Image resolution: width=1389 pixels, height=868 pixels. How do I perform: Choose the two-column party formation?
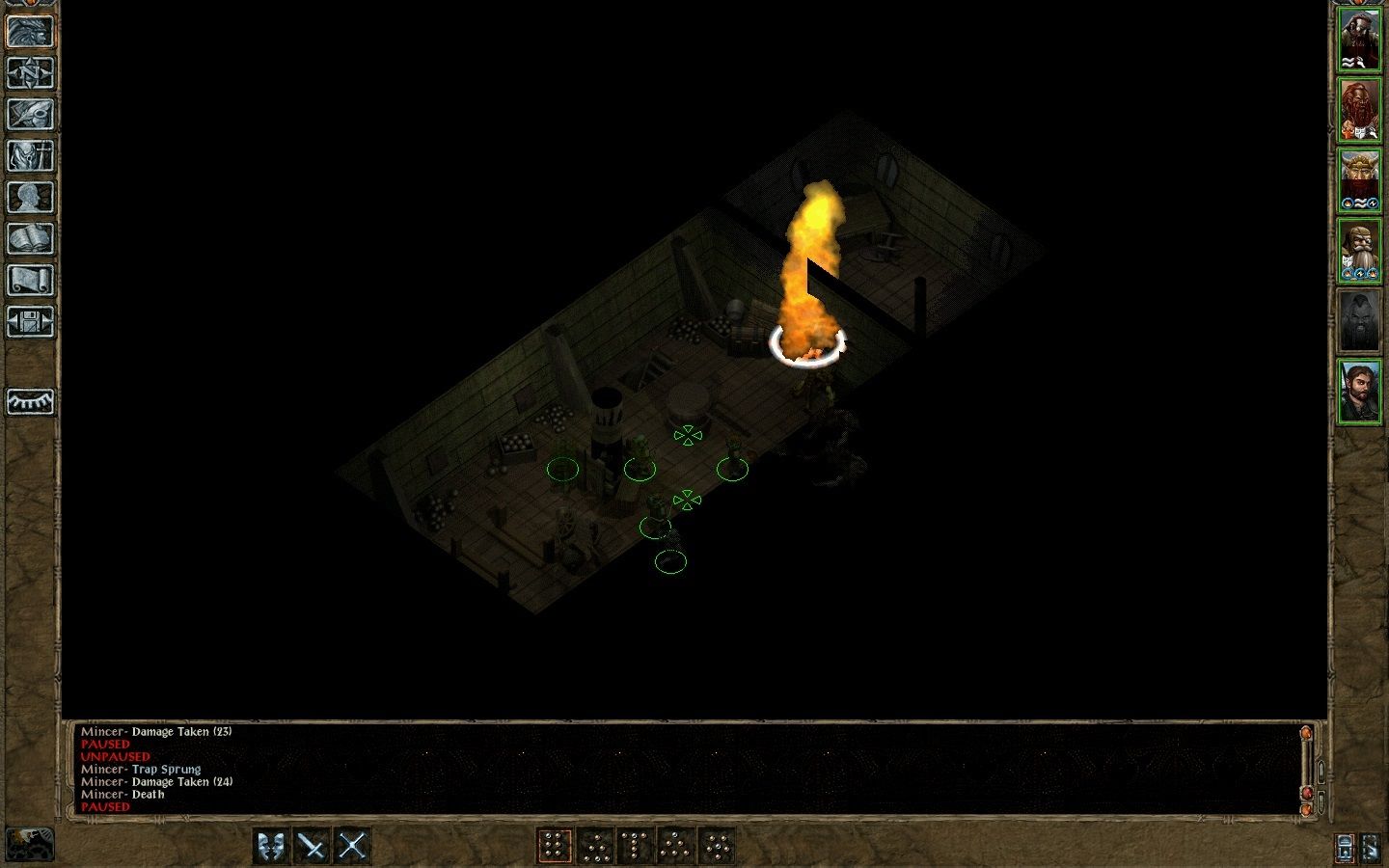(555, 847)
